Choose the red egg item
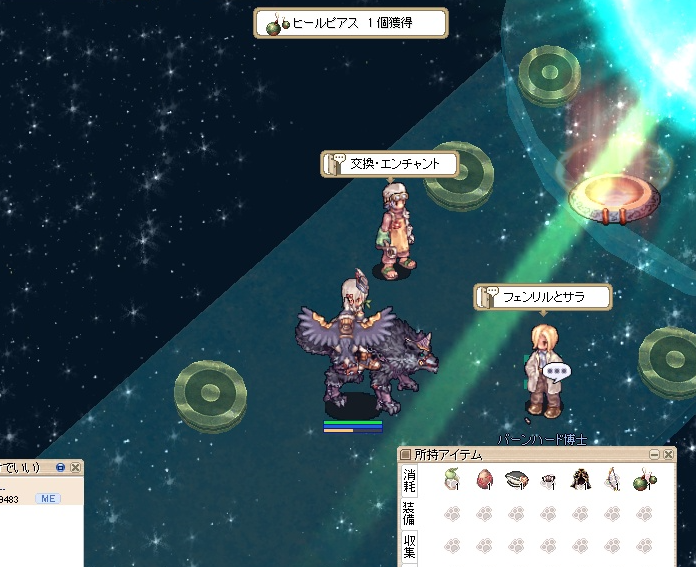Viewport: 696px width, 567px height. point(484,480)
